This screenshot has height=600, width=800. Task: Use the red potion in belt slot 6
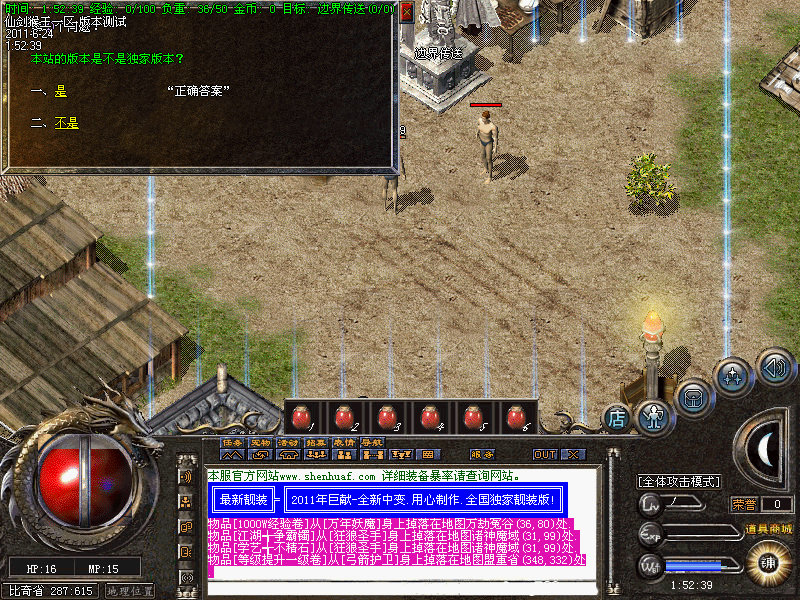tap(515, 417)
